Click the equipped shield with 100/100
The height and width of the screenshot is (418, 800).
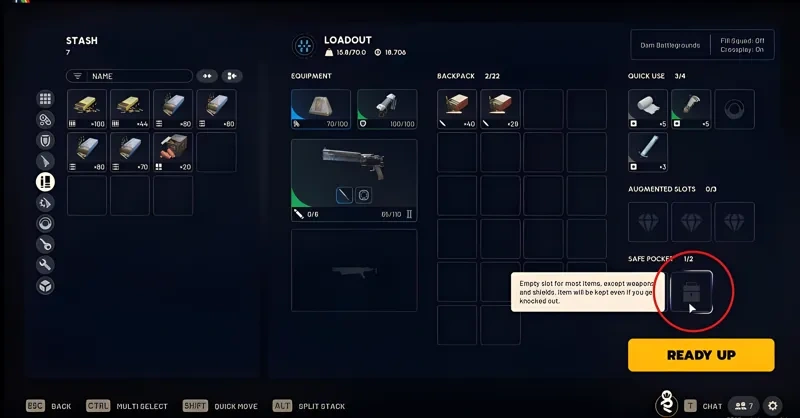tap(386, 109)
